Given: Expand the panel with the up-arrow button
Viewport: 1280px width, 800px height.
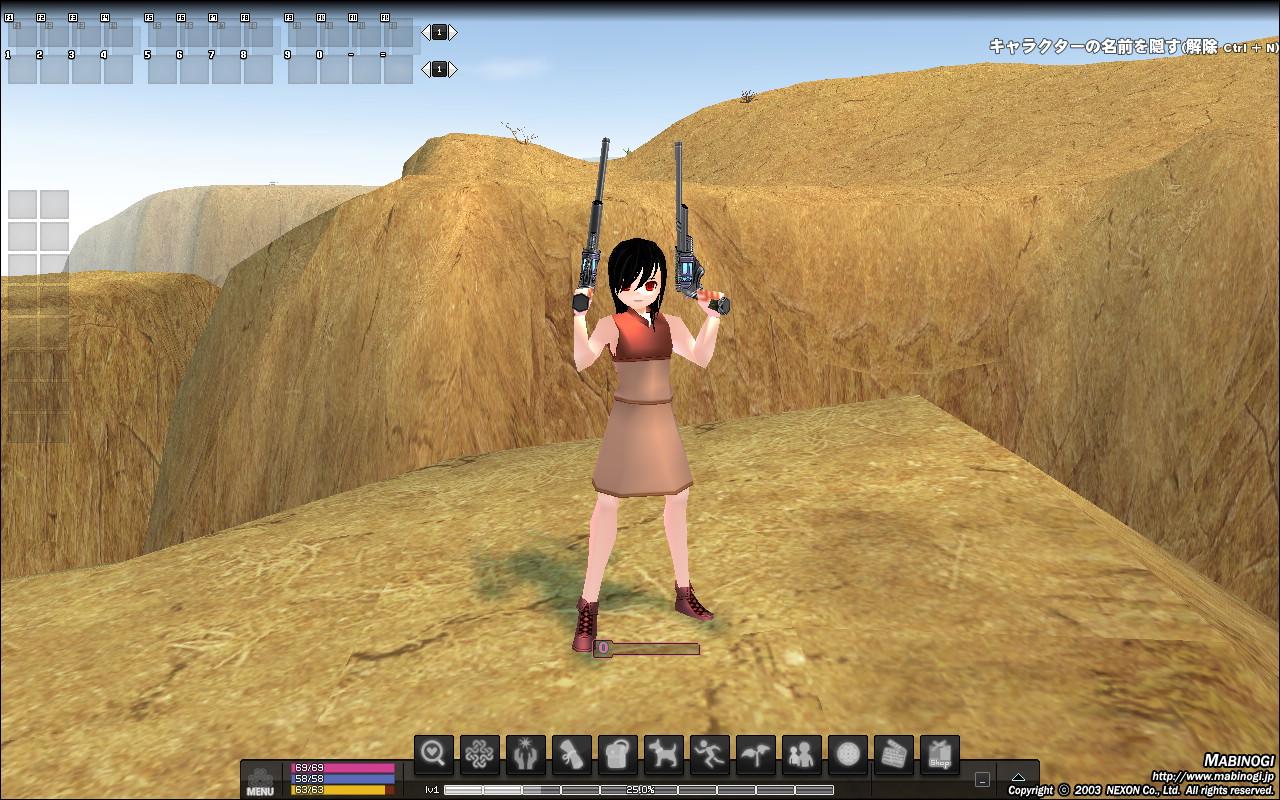Looking at the screenshot, I should [x=1018, y=779].
